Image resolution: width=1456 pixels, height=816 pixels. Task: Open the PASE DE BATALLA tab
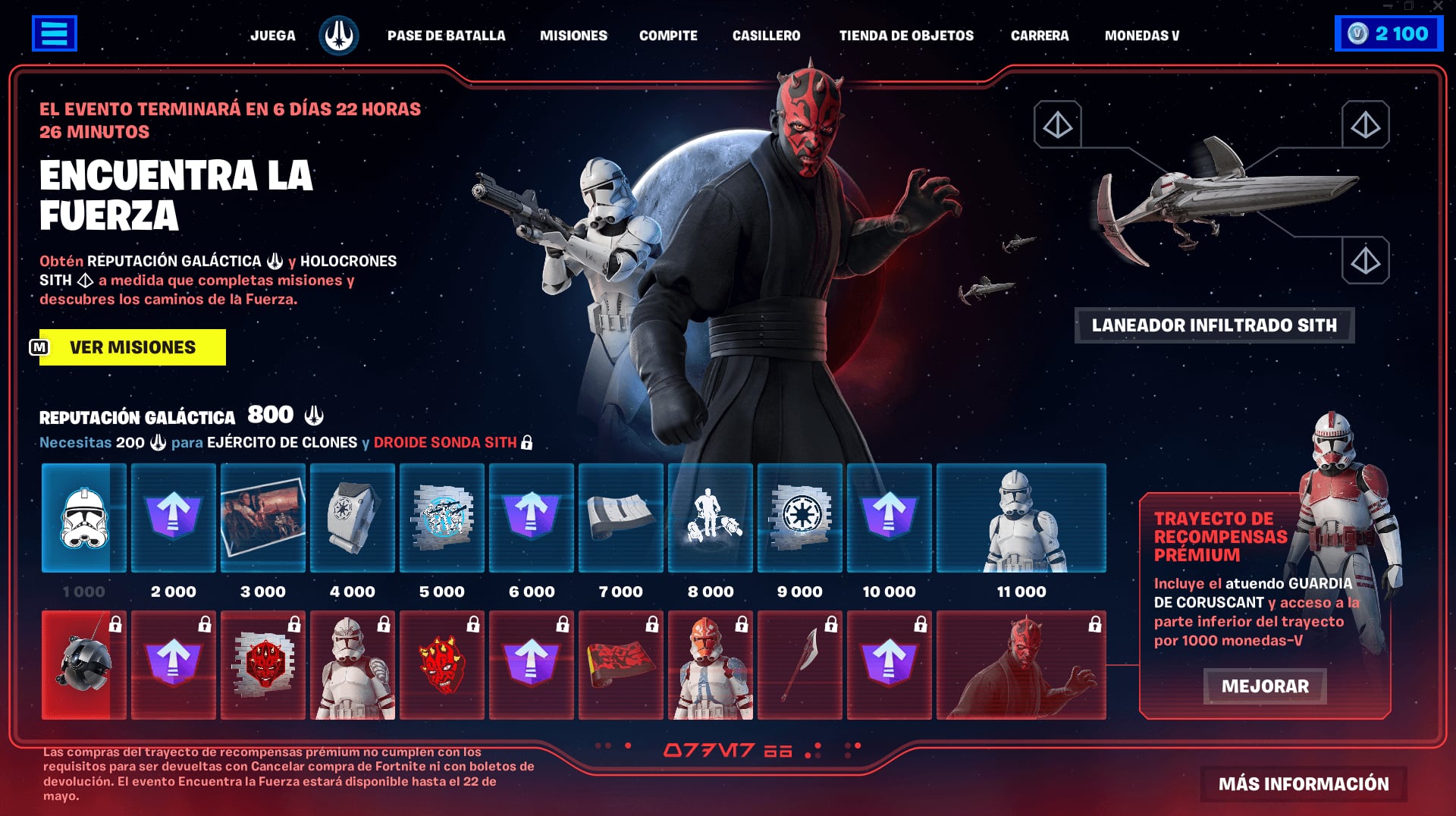pyautogui.click(x=446, y=36)
